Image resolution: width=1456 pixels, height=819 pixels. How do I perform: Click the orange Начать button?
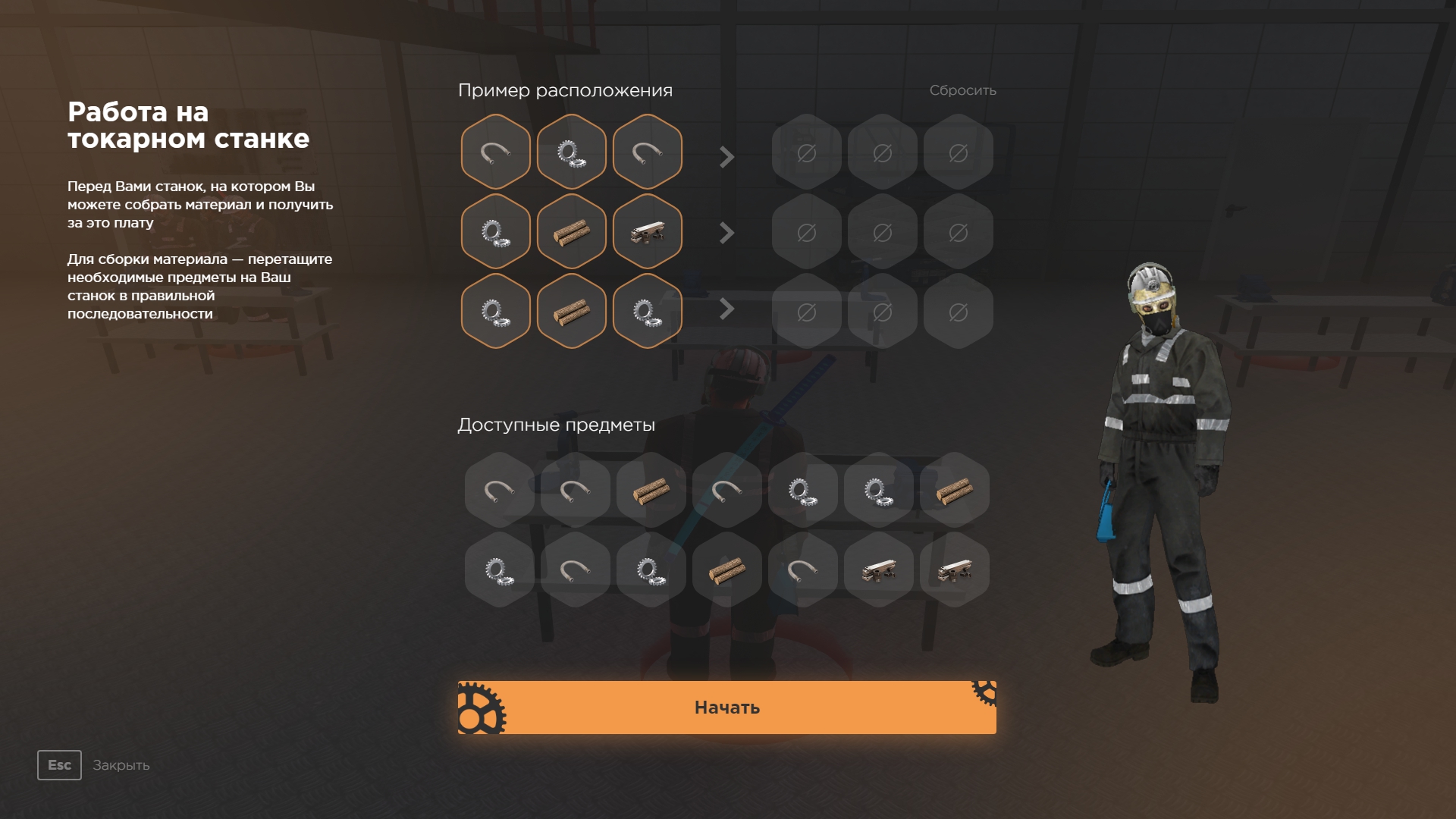coord(726,707)
